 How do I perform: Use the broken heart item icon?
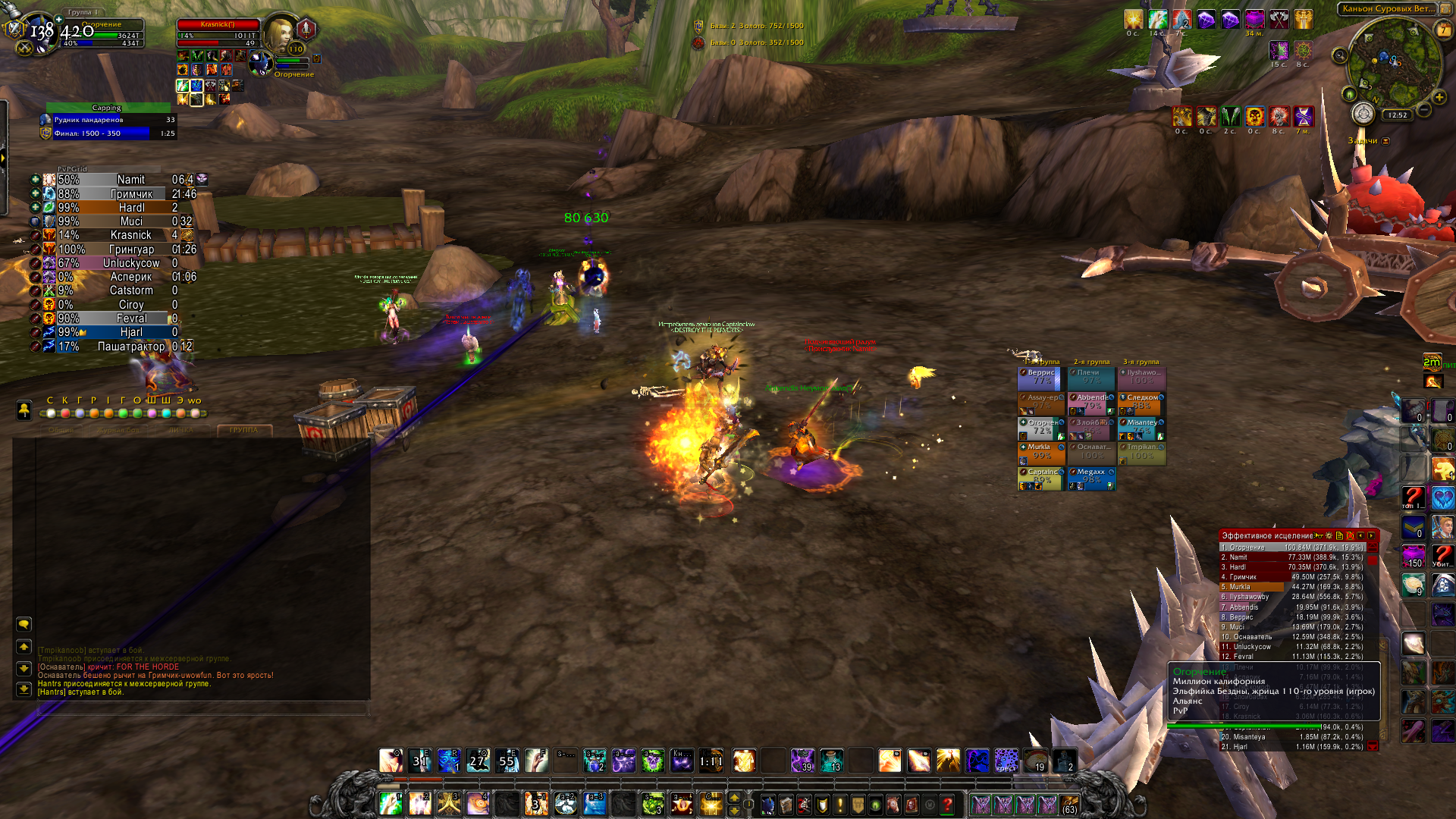click(x=1443, y=497)
